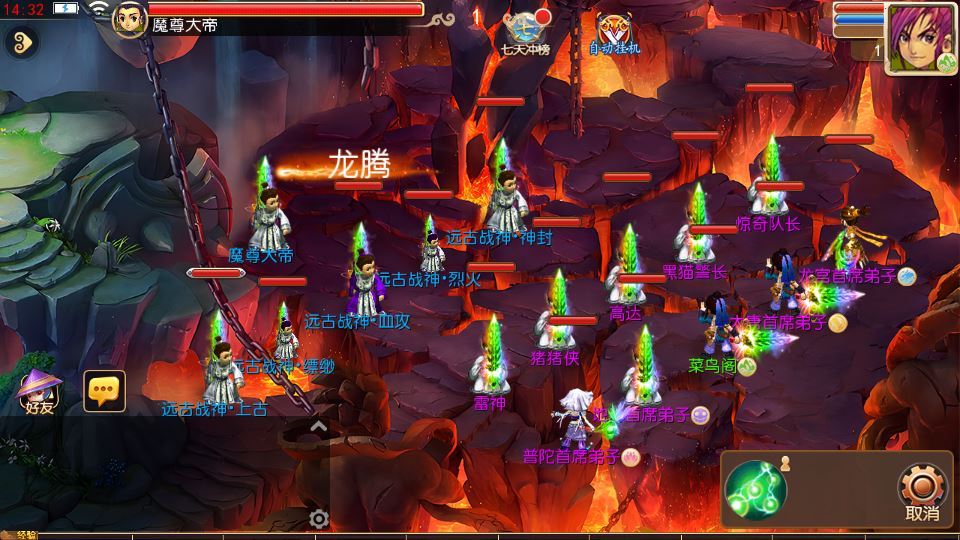
Task: Open chat settings via the small gear icon
Action: point(319,518)
